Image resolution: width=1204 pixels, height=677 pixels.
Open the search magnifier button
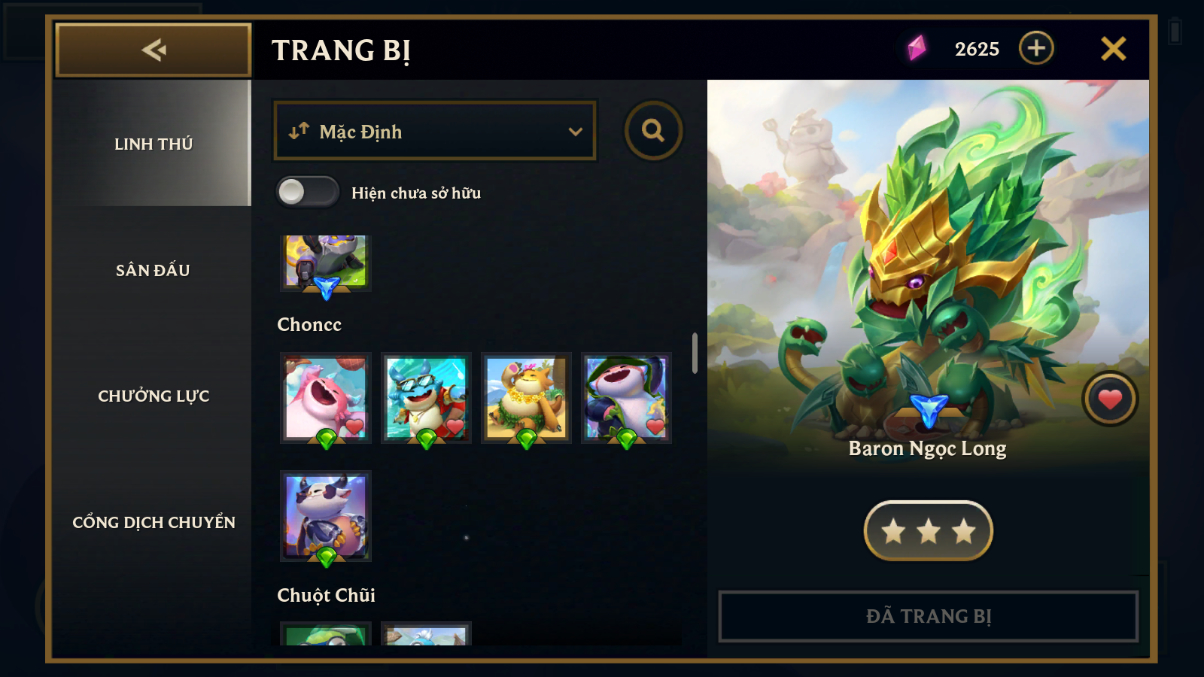653,131
